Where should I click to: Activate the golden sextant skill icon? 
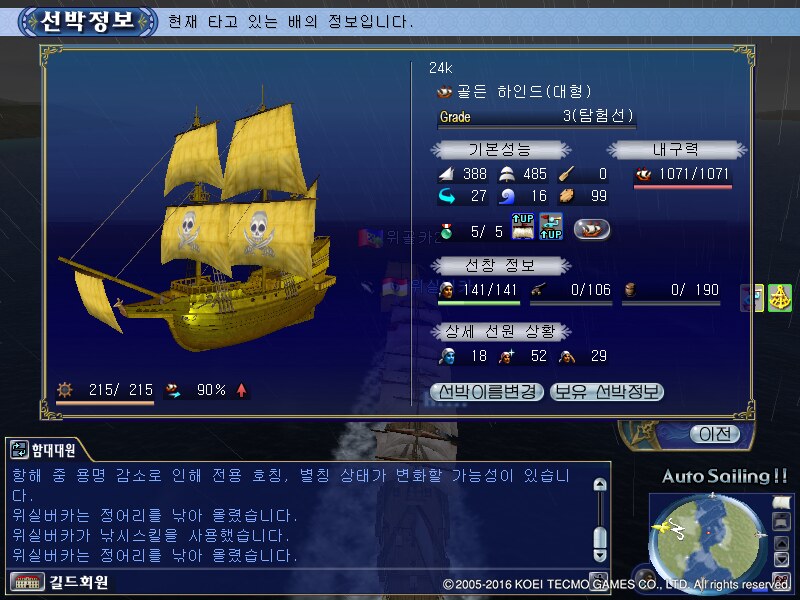pos(780,298)
